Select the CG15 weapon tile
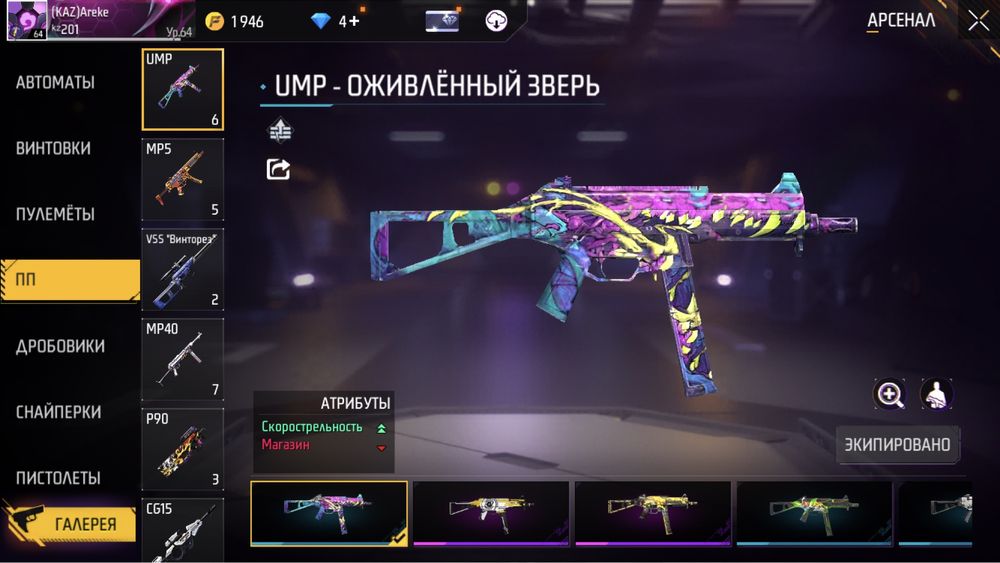The height and width of the screenshot is (563, 1000). point(183,530)
